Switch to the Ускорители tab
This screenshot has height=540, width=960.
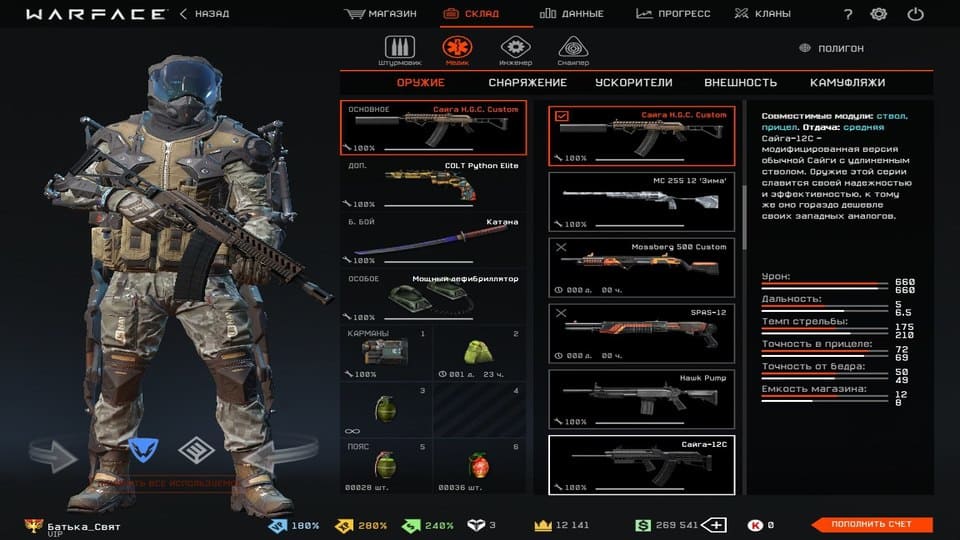coord(633,83)
